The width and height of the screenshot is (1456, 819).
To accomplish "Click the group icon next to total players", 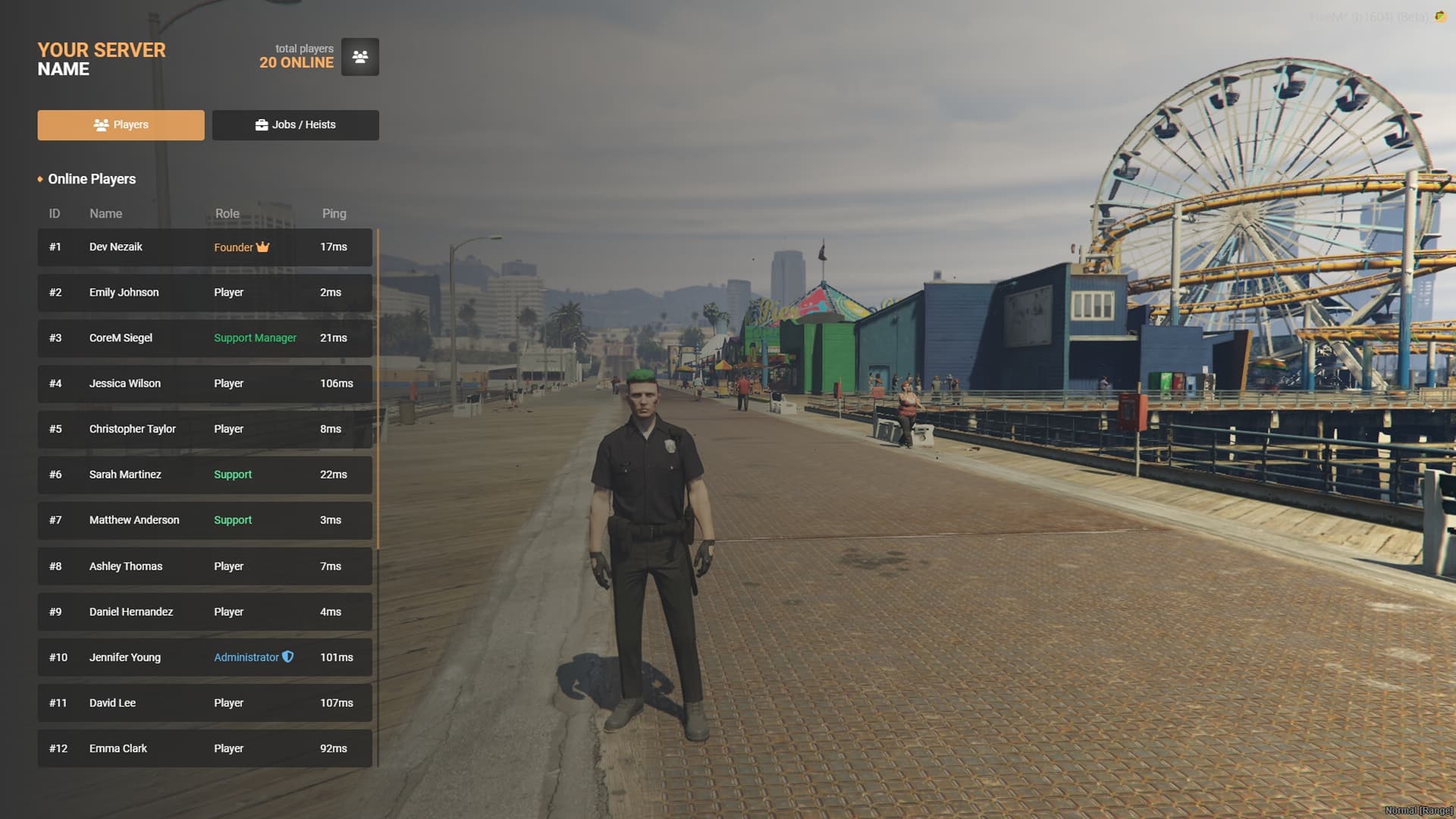I will click(x=359, y=56).
